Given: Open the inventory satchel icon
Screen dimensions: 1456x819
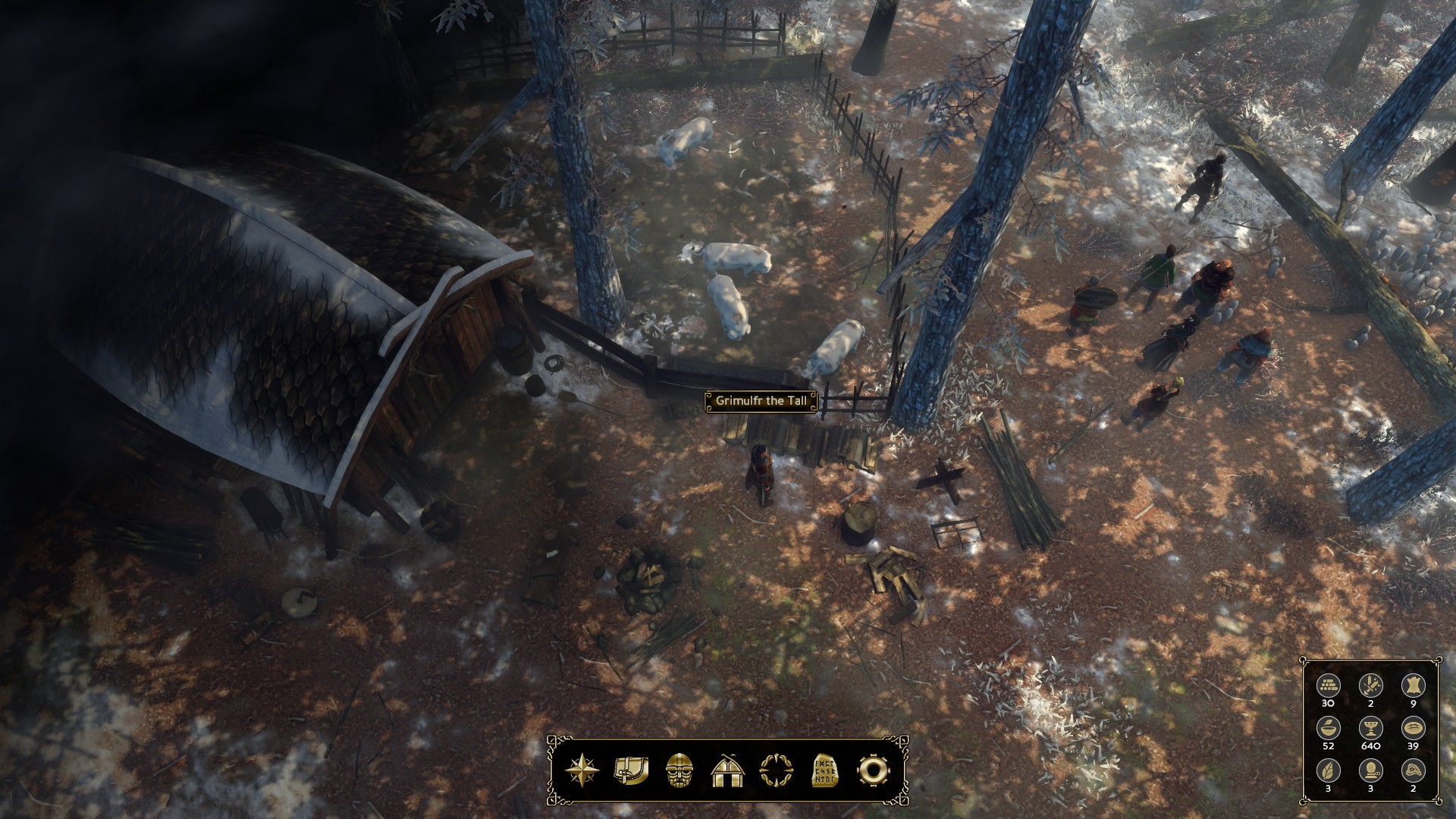Looking at the screenshot, I should [x=631, y=771].
